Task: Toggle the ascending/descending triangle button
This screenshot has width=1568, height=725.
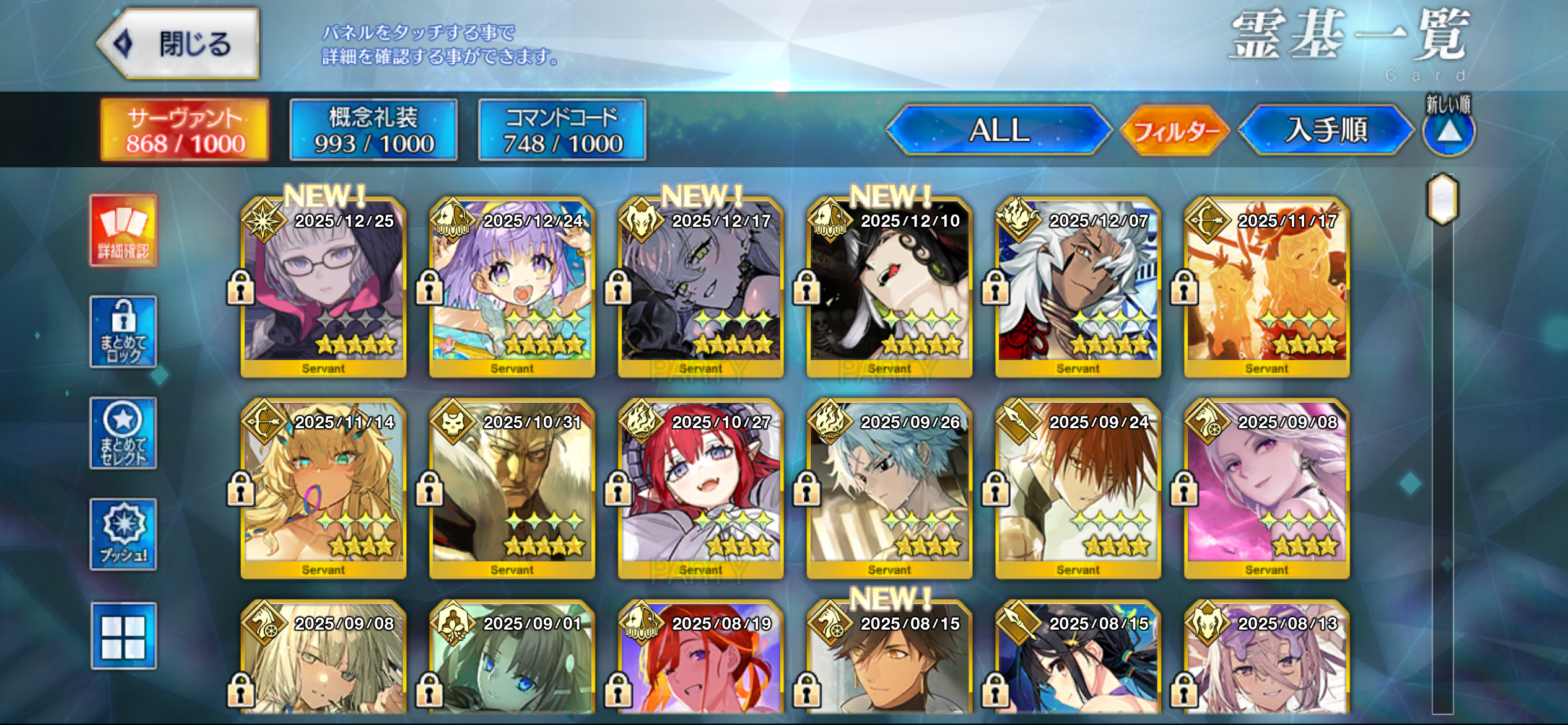Action: [1448, 131]
